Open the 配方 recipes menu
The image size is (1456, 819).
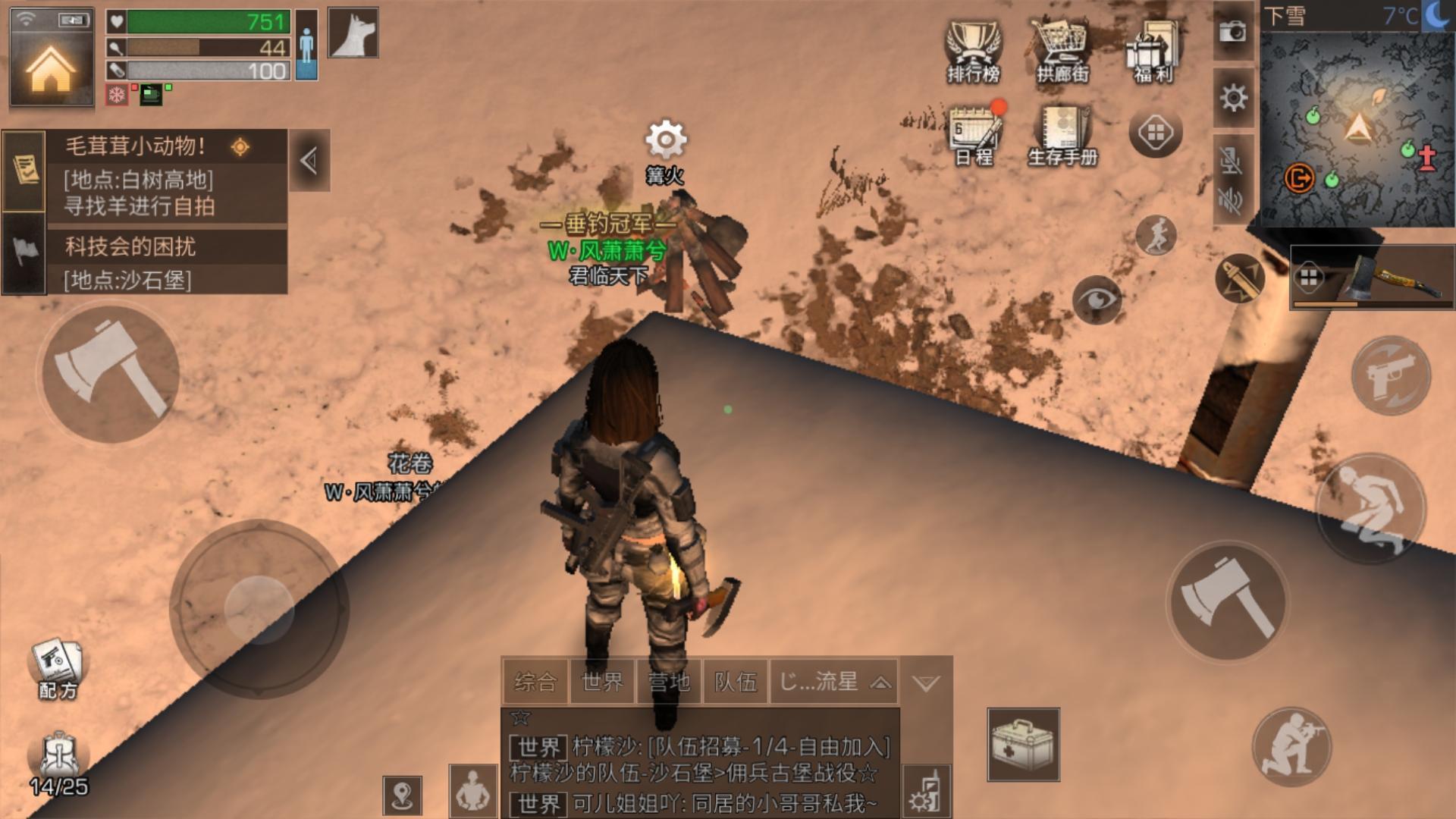pos(58,669)
